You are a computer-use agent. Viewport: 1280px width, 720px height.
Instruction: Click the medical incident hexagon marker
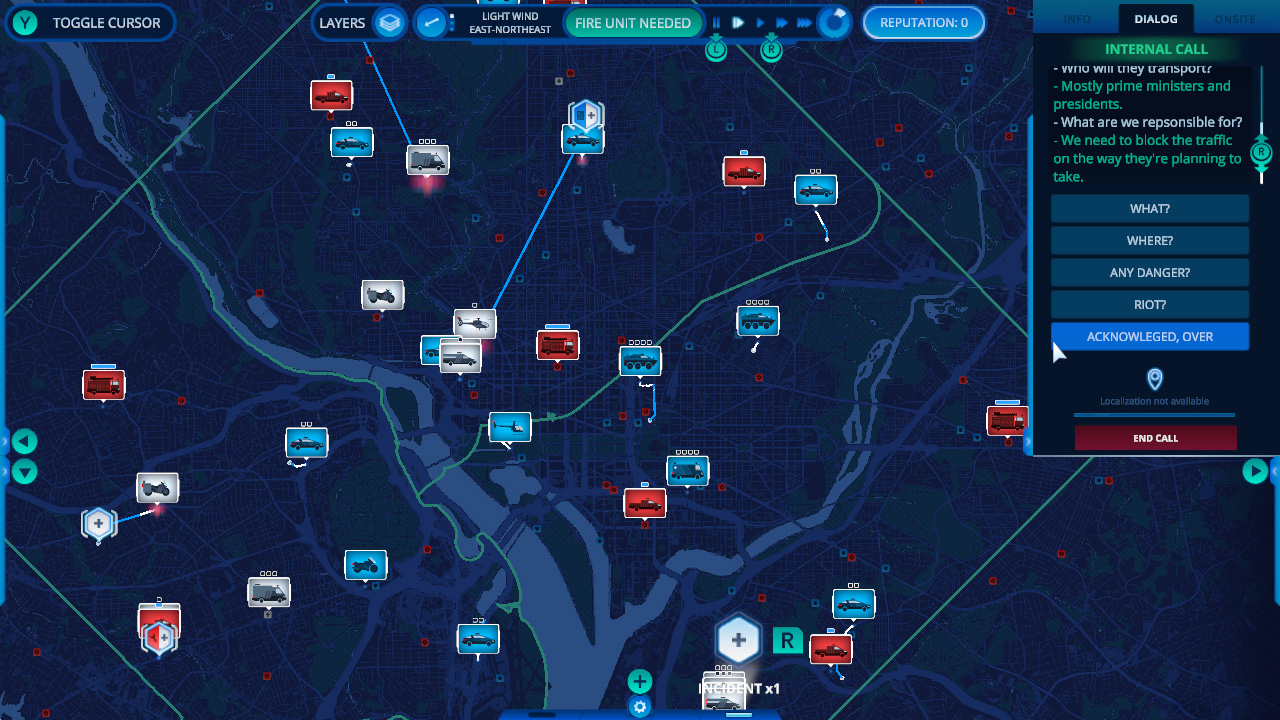coord(739,637)
